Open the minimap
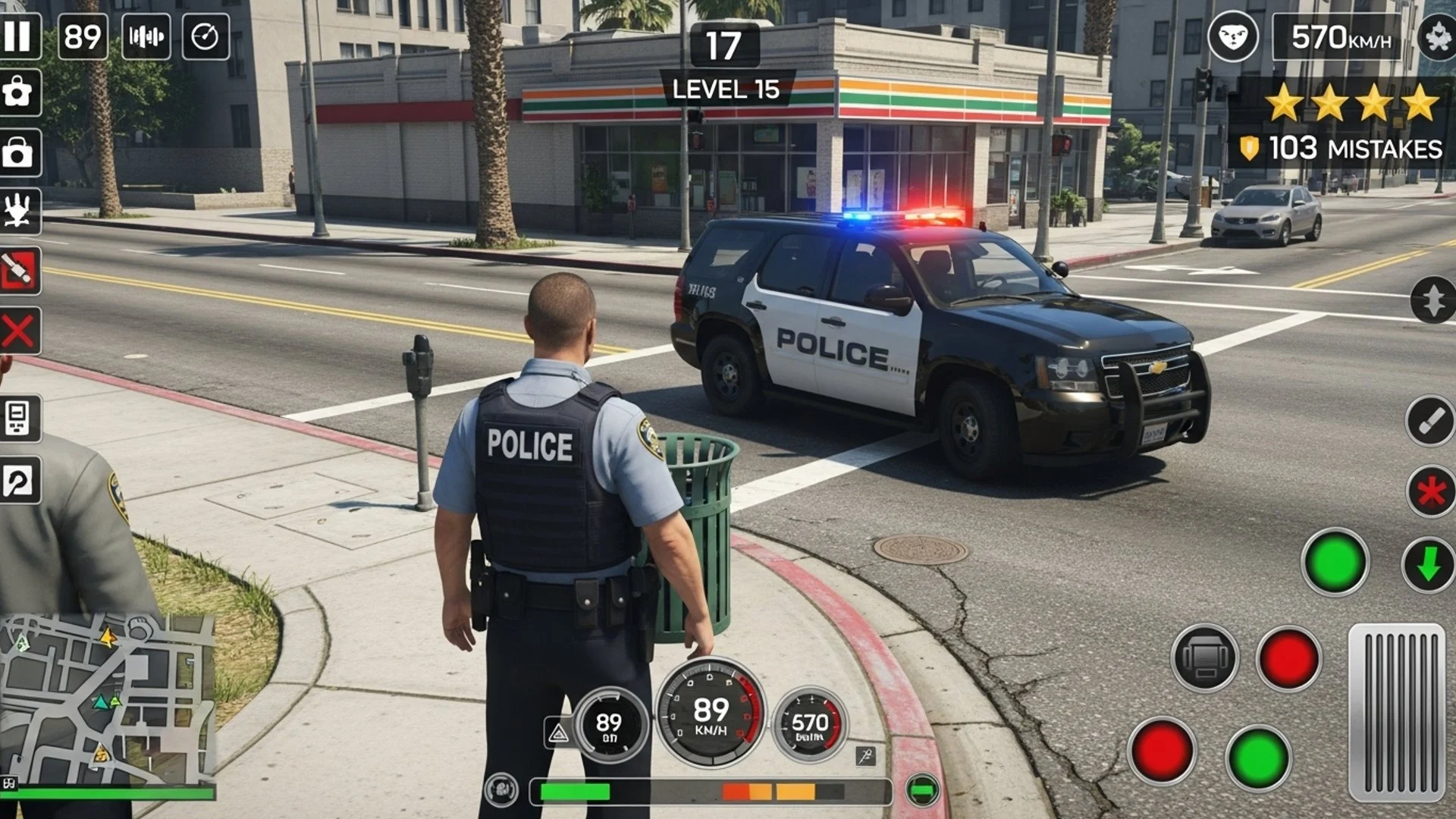This screenshot has height=819, width=1456. 106,699
